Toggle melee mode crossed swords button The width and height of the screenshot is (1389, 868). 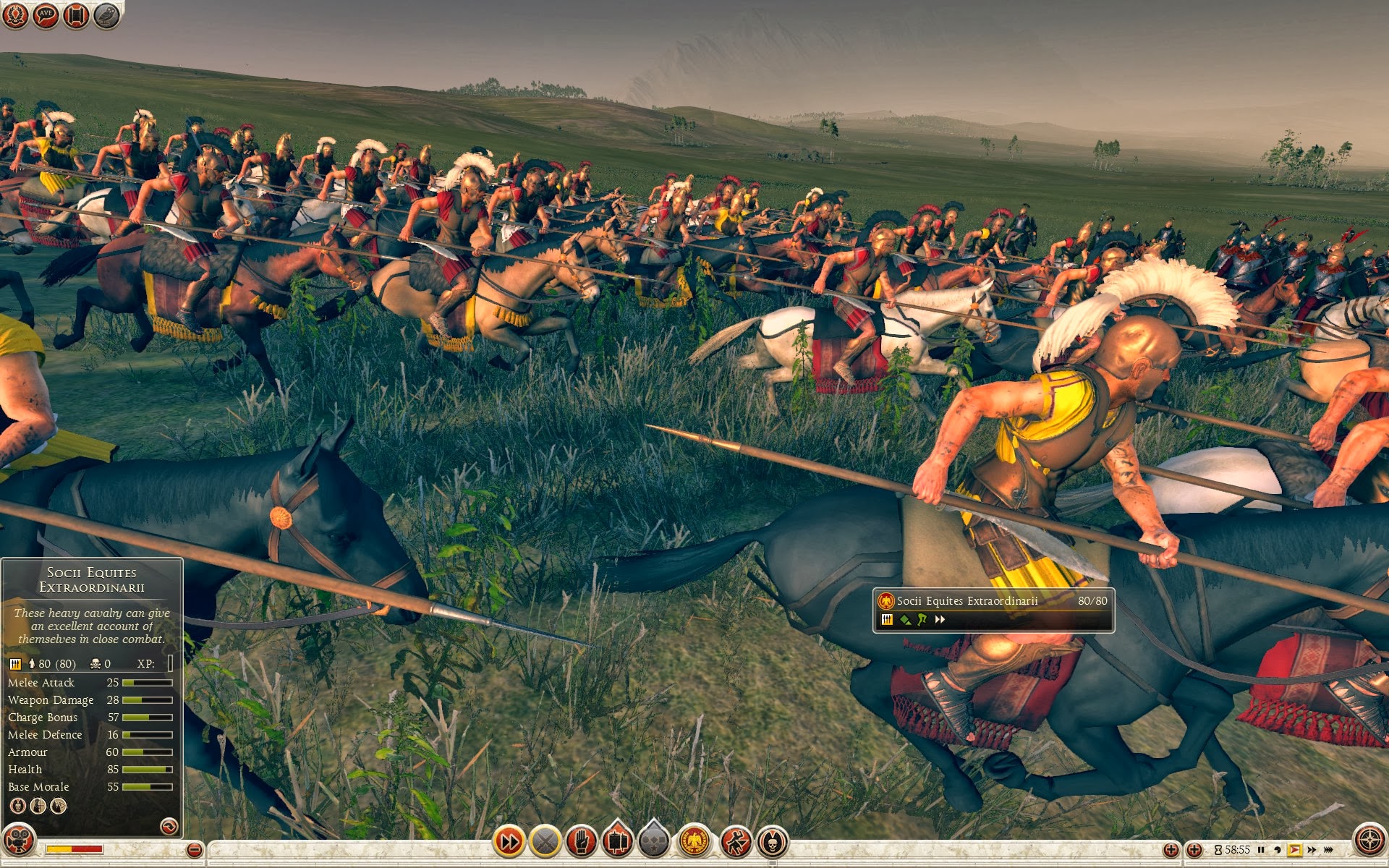(545, 841)
